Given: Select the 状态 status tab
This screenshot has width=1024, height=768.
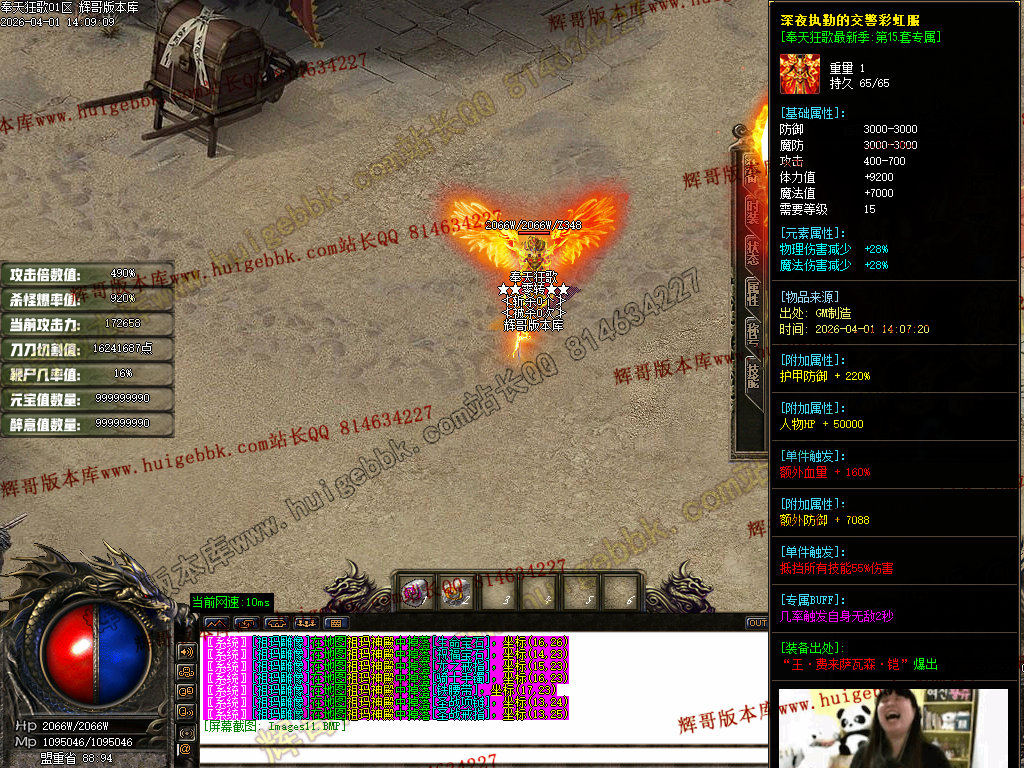Looking at the screenshot, I should pyautogui.click(x=751, y=251).
